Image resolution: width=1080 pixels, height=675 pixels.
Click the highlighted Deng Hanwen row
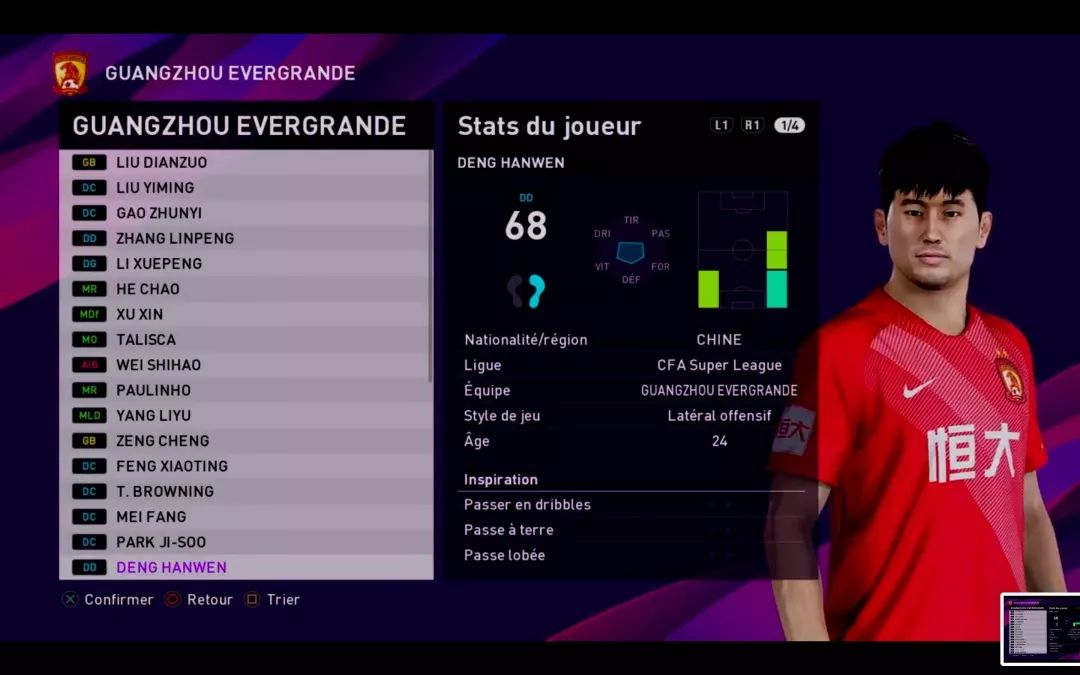pos(245,567)
